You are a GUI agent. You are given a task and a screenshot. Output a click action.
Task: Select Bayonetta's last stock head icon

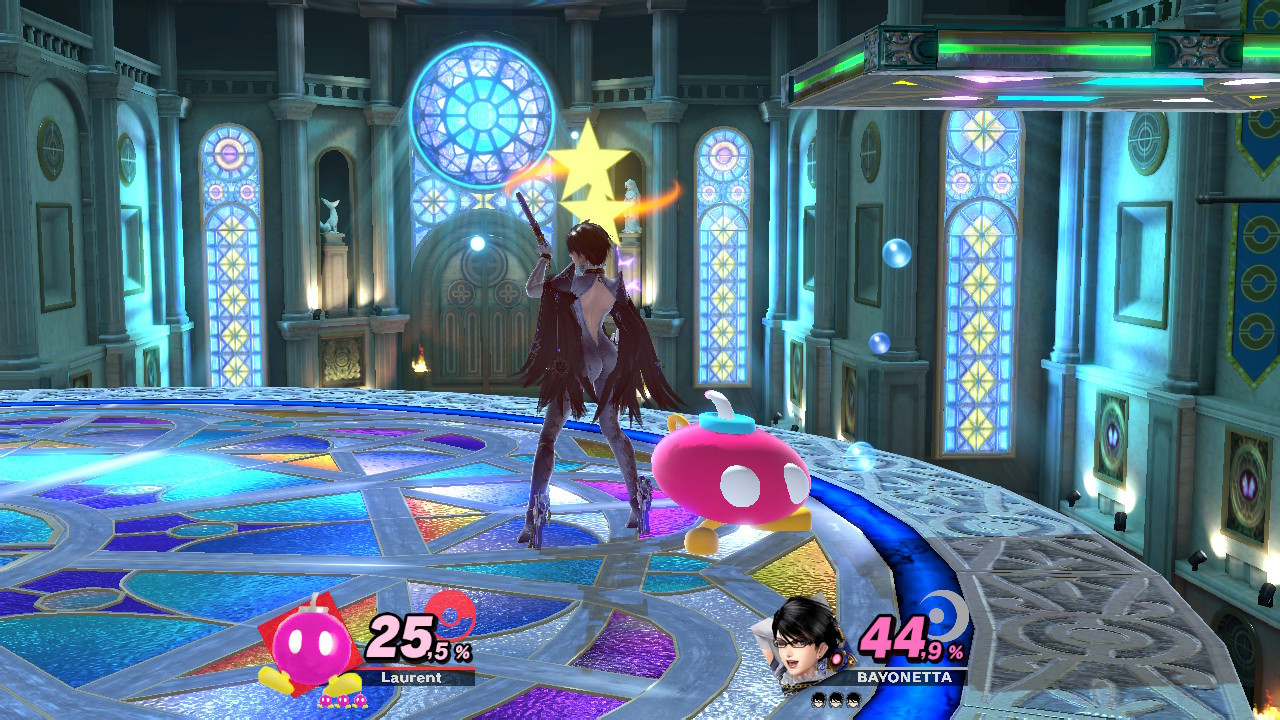[853, 700]
